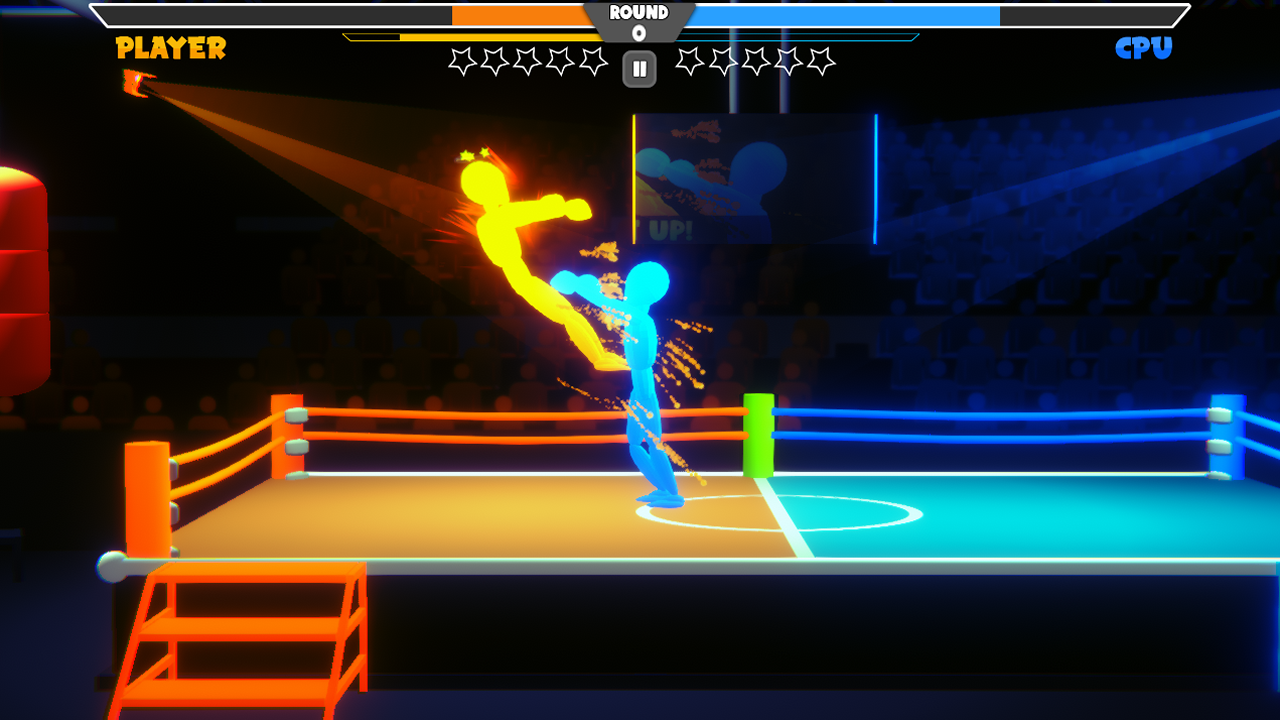
Task: Click the ROUND banner at the top center
Action: [638, 13]
